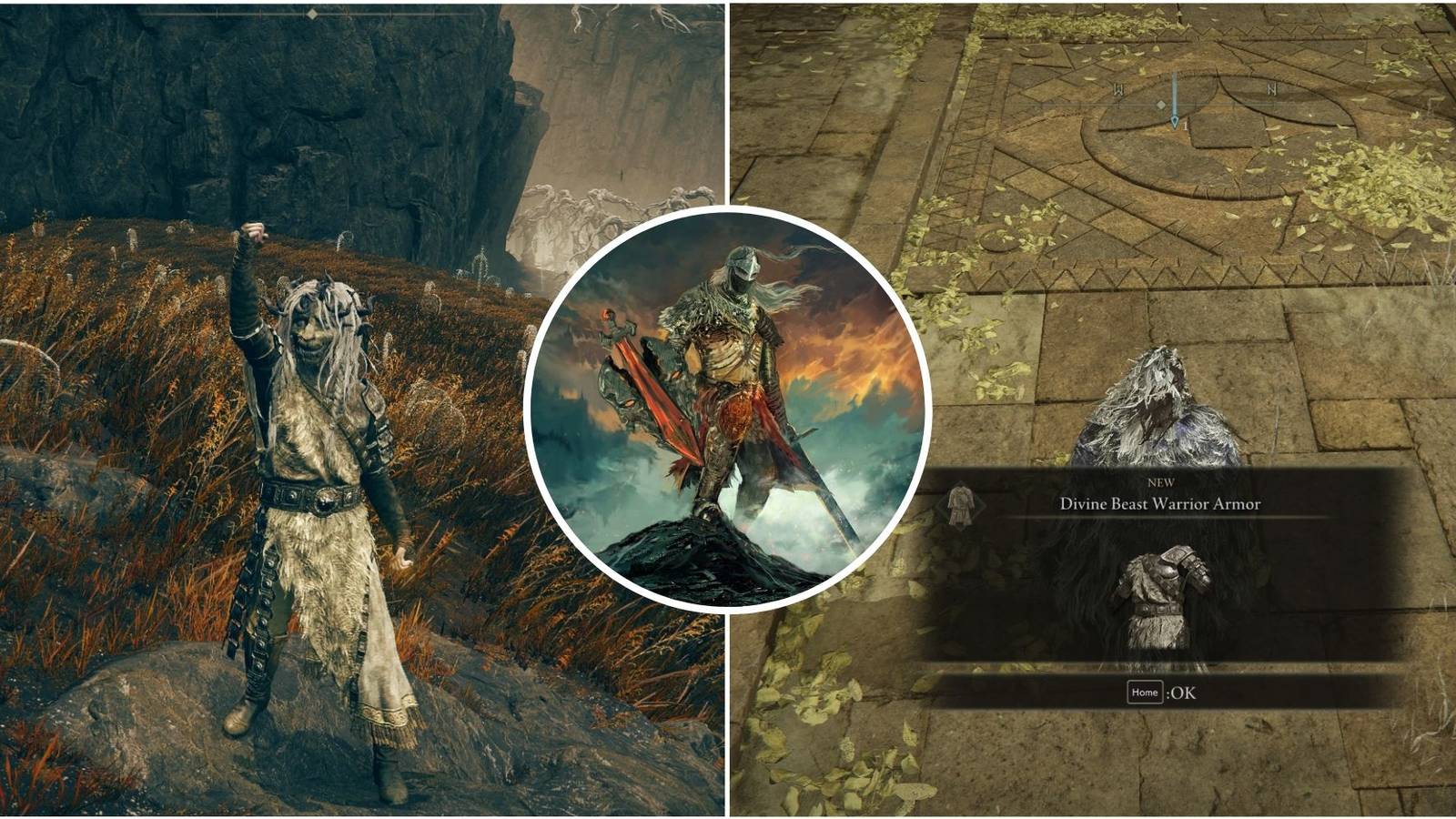Image resolution: width=1456 pixels, height=819 pixels.
Task: Click the diamond waypoint marker on the compass
Action: pyautogui.click(x=1161, y=105)
